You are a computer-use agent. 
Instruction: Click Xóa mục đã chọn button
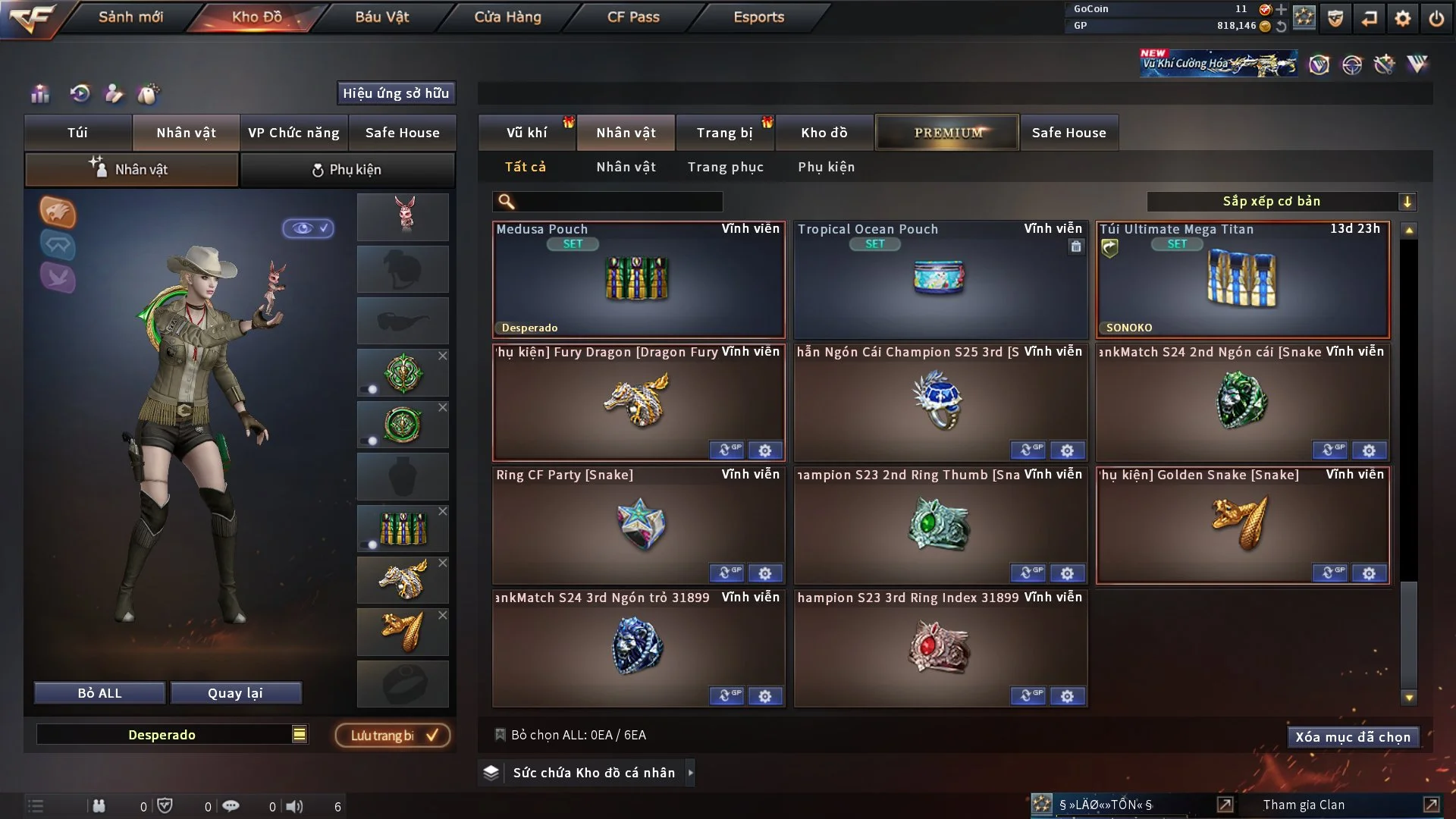click(1352, 737)
